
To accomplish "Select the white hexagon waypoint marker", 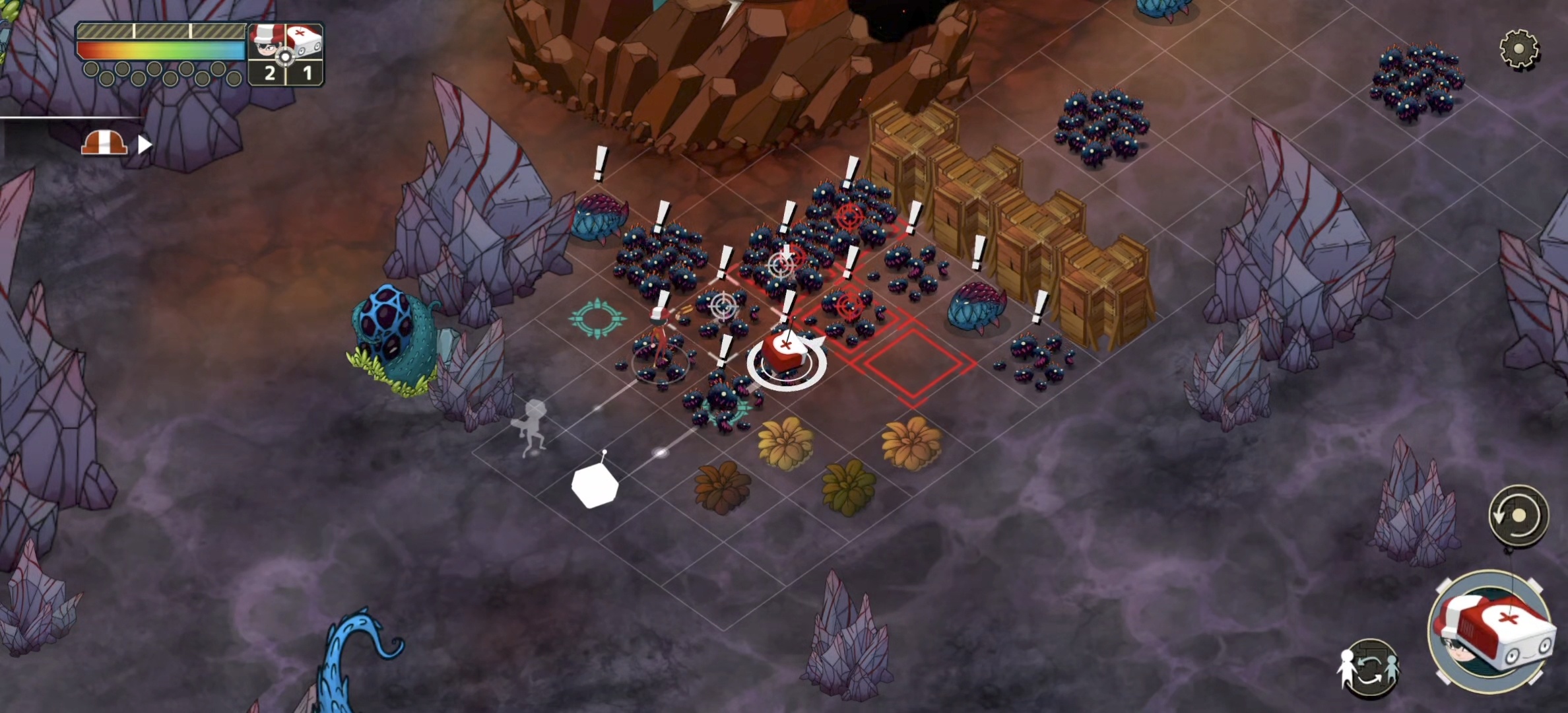I will 595,486.
